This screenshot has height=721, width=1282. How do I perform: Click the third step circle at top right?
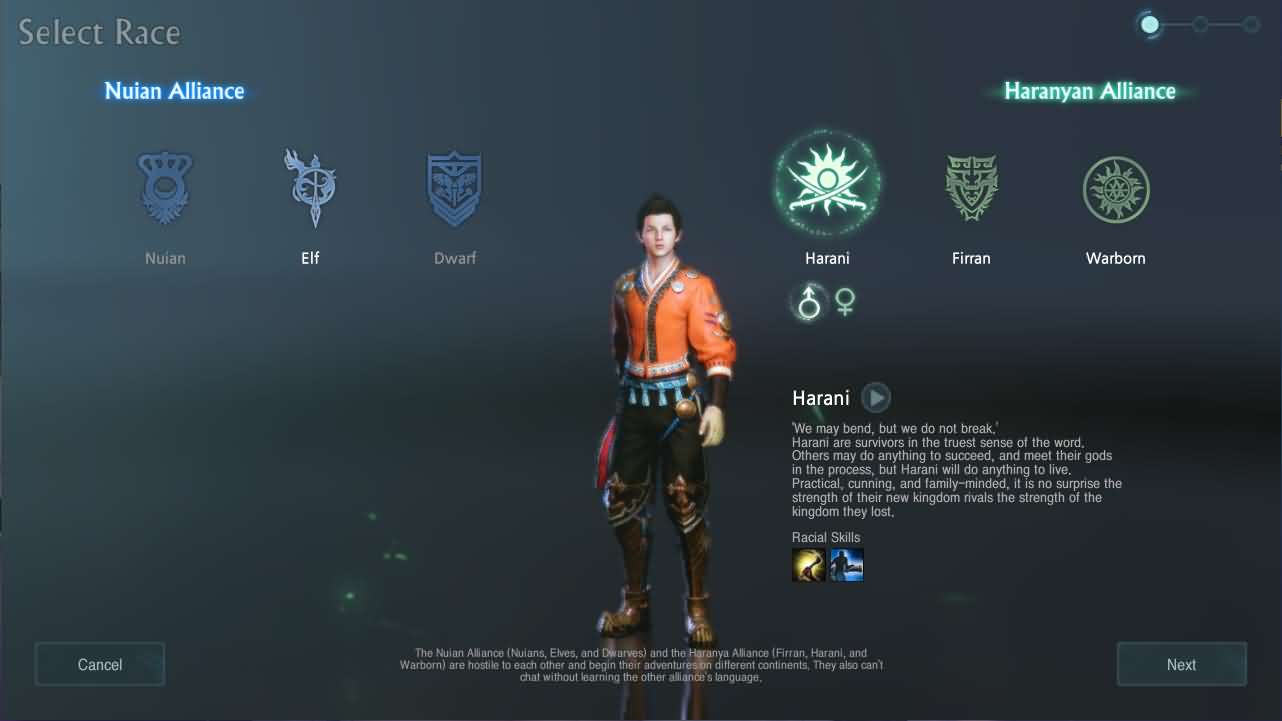click(x=1252, y=22)
